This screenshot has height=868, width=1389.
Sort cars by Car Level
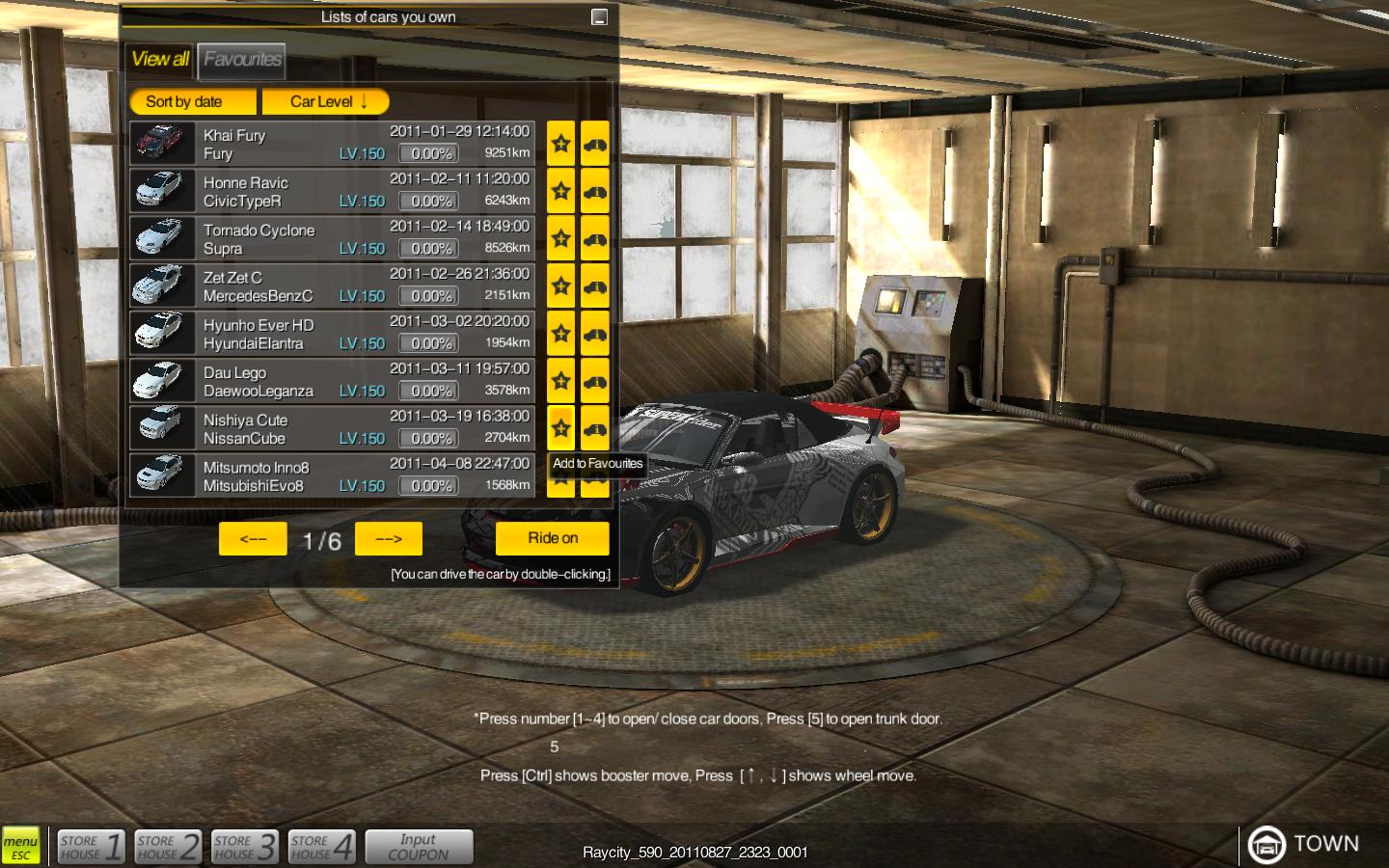point(326,101)
